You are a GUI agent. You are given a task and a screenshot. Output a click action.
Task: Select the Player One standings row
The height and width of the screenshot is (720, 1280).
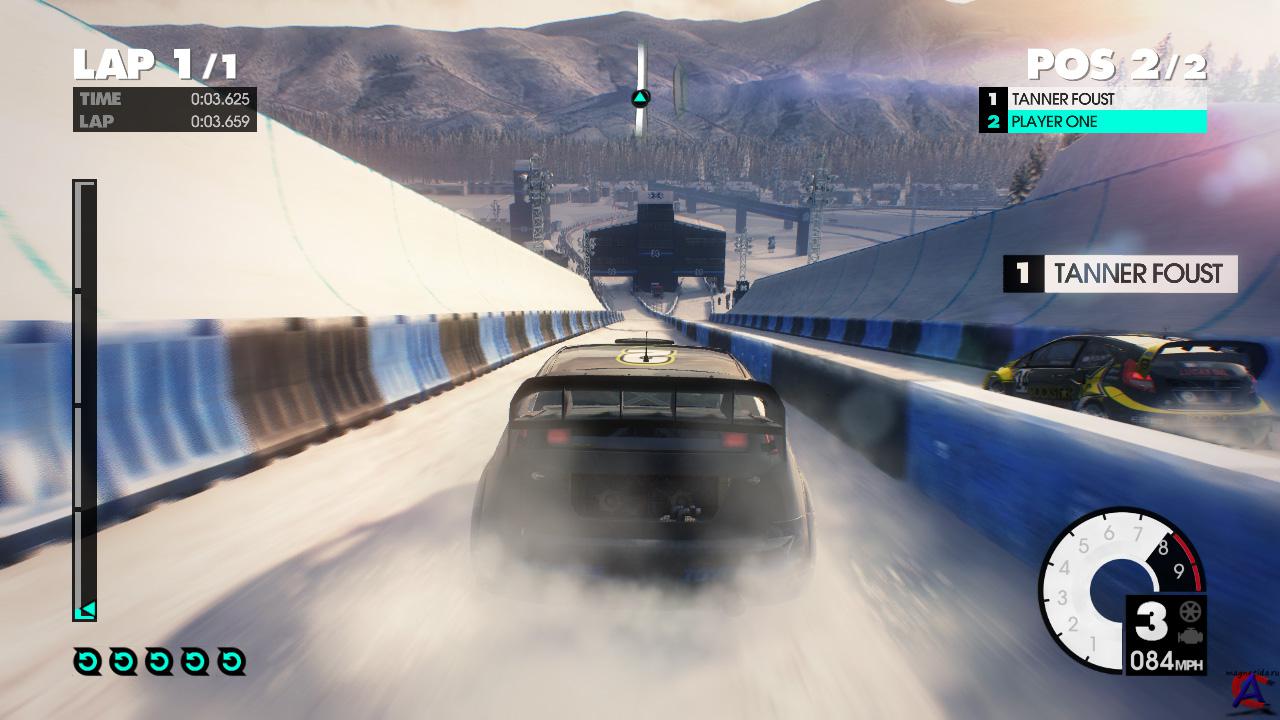click(1093, 122)
